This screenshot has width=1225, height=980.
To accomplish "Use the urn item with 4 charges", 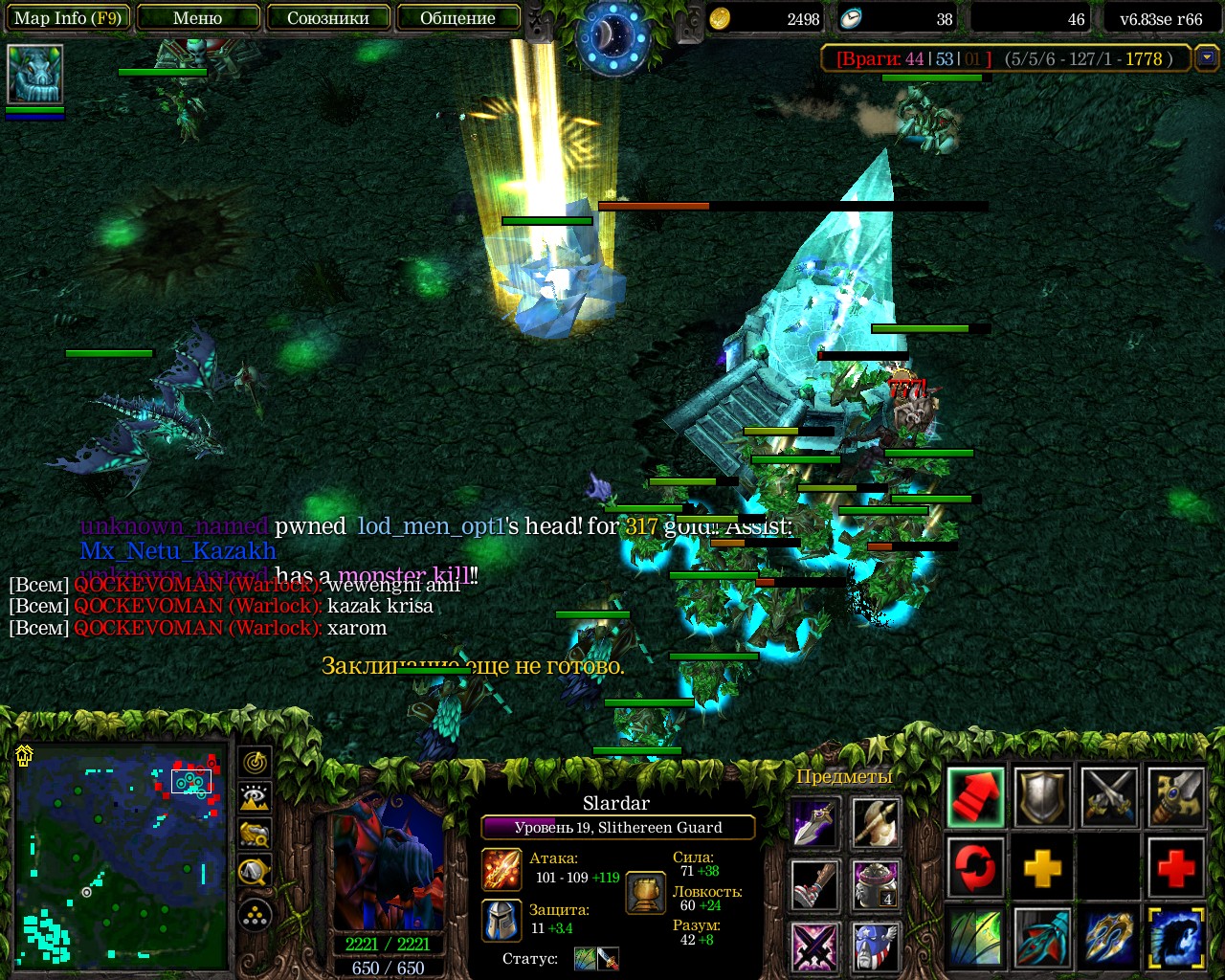I will coord(876,884).
